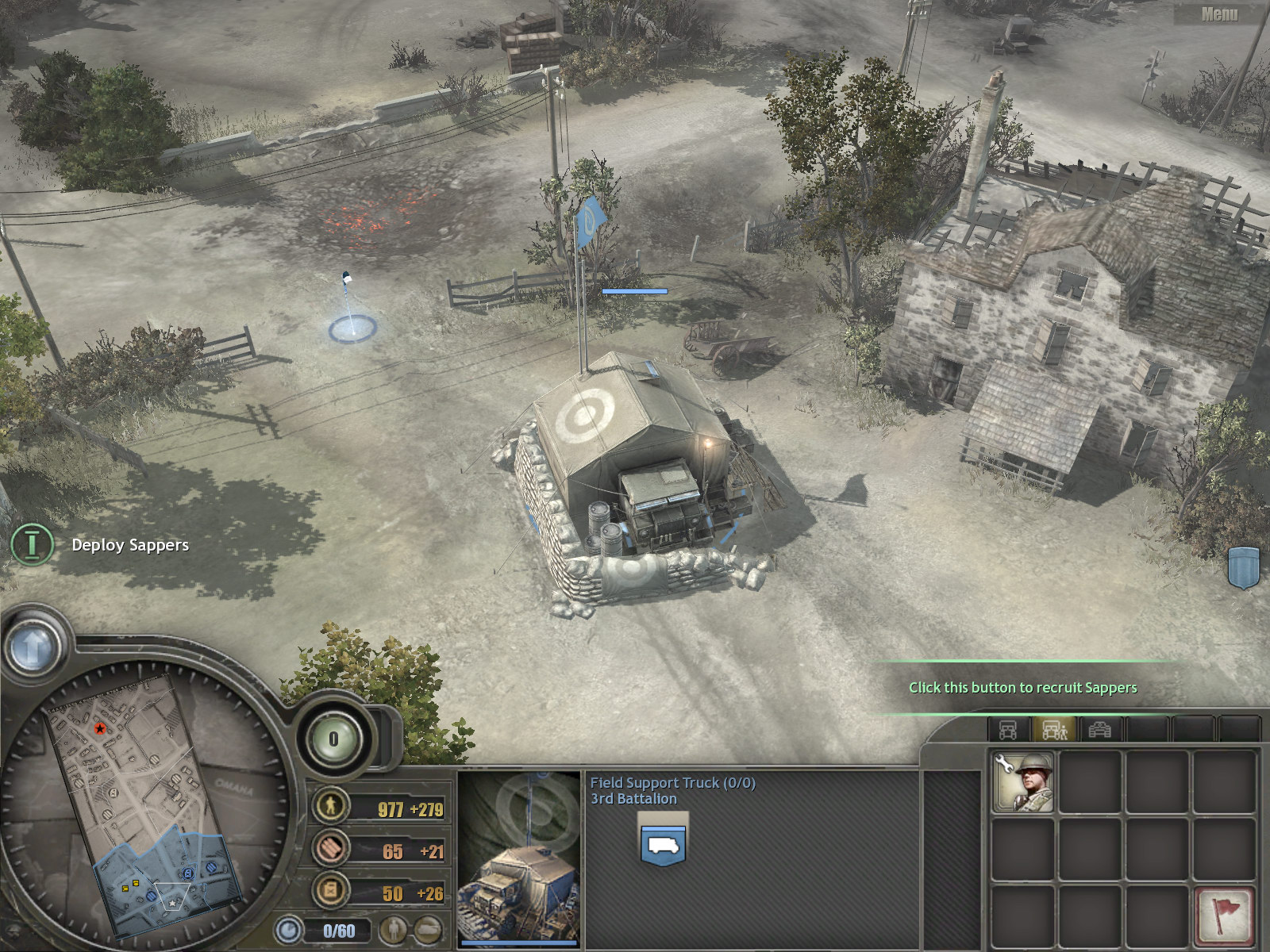Open the Menu at the top corner
The image size is (1270, 952).
click(x=1219, y=13)
